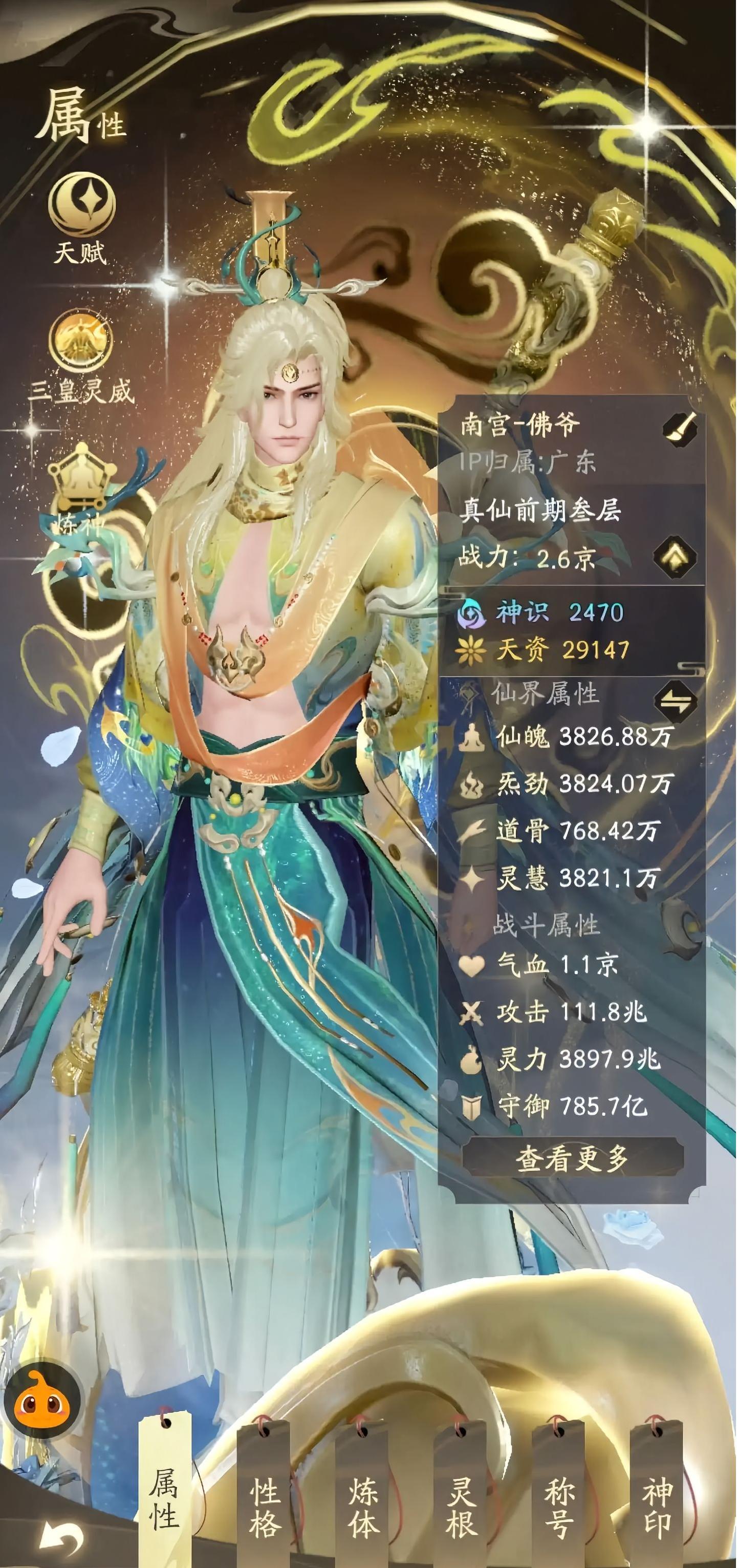
Task: Switch to the 神印 tab
Action: click(x=655, y=1503)
